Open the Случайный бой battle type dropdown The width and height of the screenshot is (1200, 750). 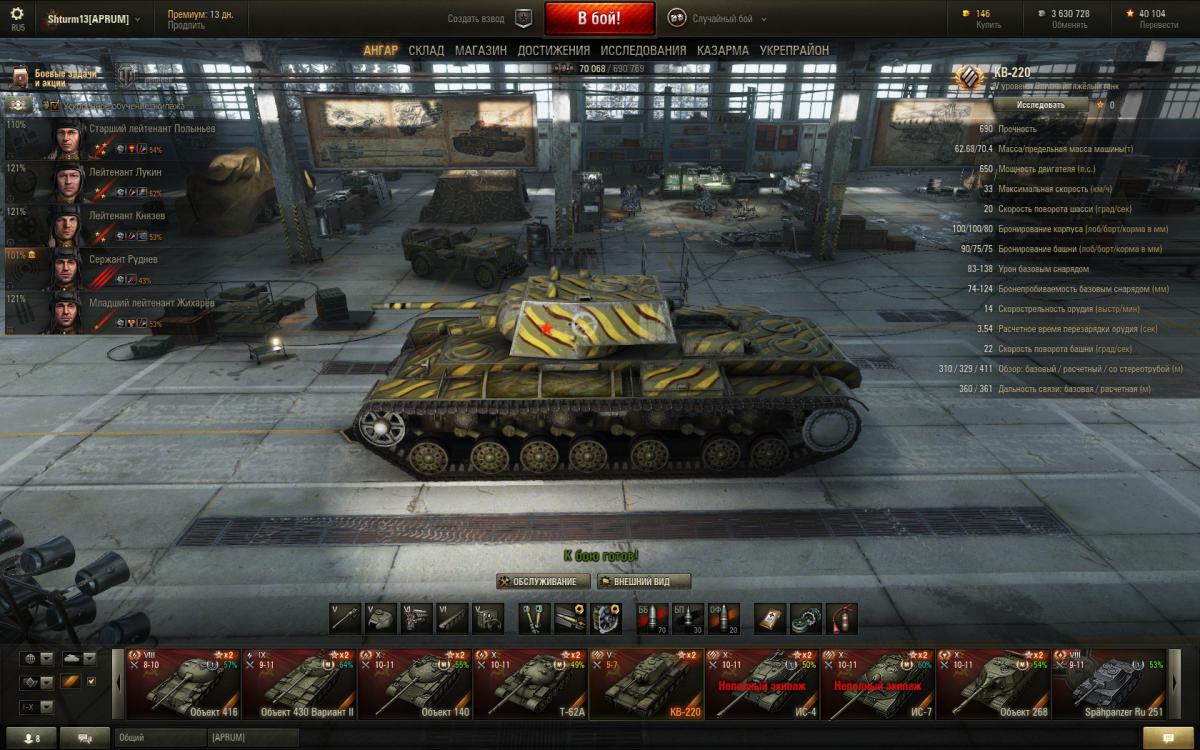pos(718,18)
